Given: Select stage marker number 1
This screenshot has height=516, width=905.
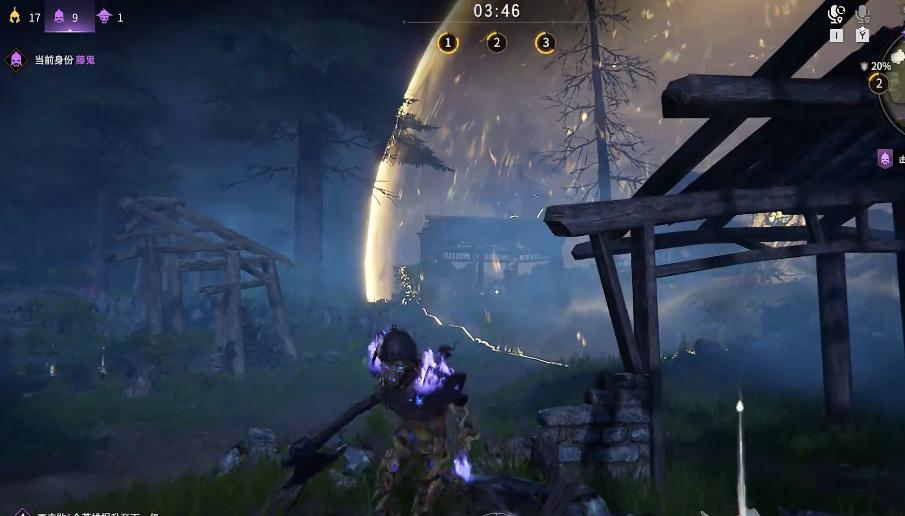Looking at the screenshot, I should click(448, 42).
